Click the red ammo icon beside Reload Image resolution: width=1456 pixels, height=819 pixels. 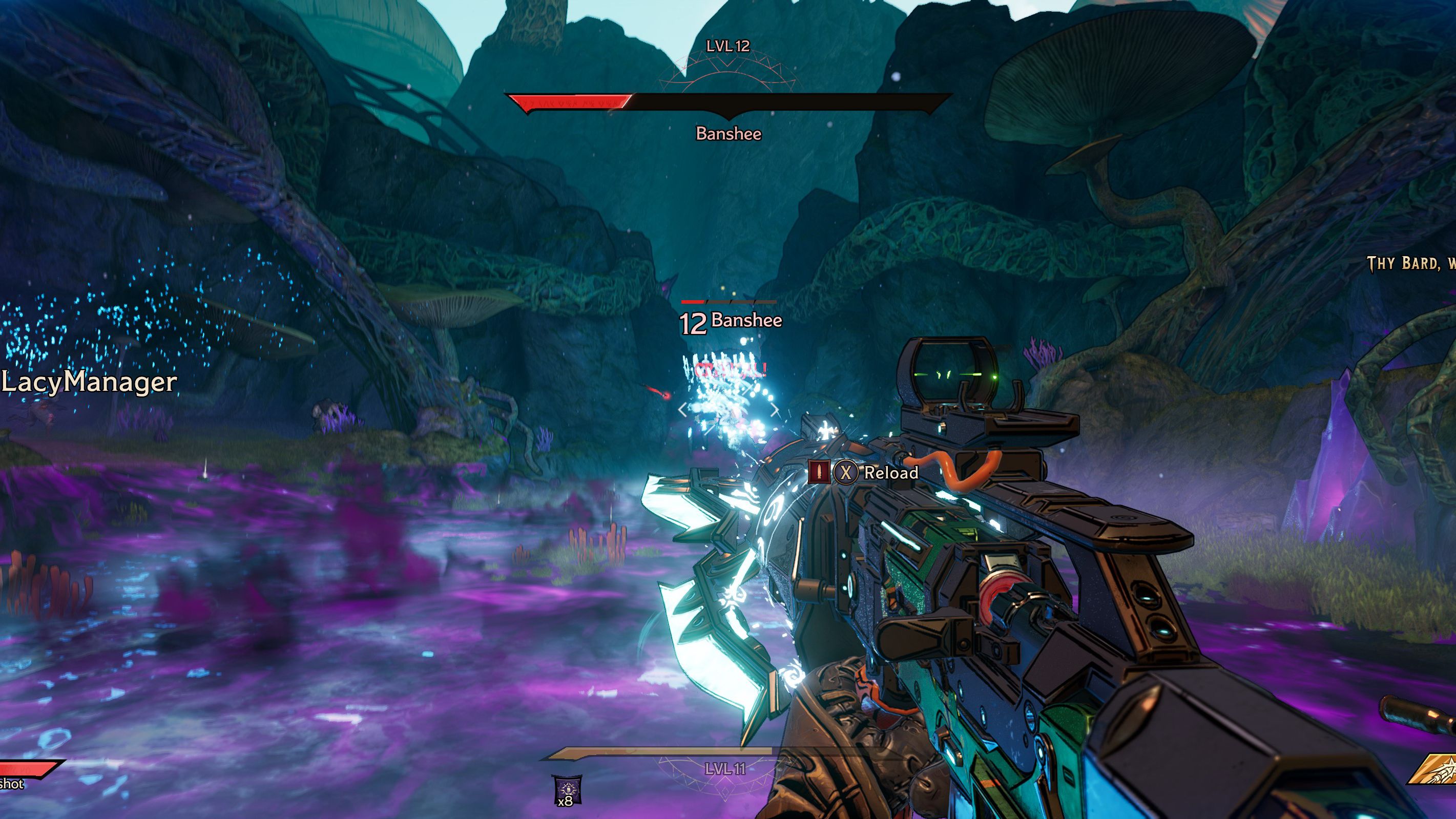819,472
